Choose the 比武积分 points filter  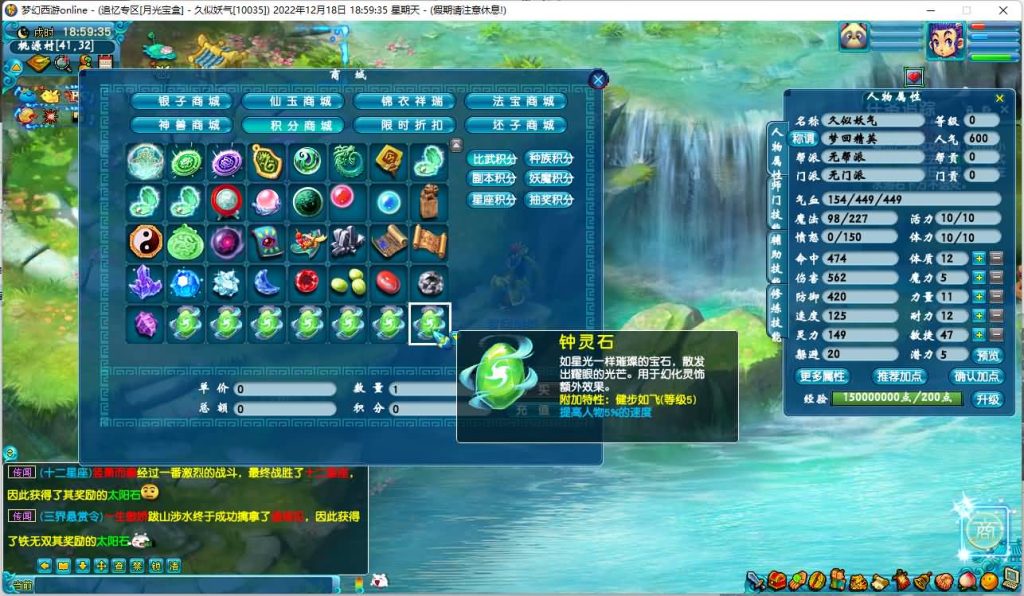tap(494, 159)
